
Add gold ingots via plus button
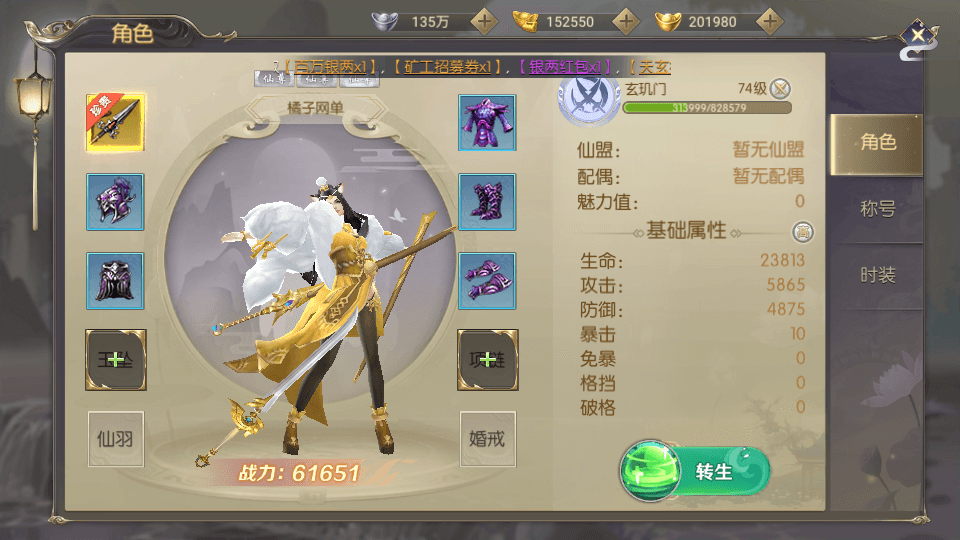point(626,21)
